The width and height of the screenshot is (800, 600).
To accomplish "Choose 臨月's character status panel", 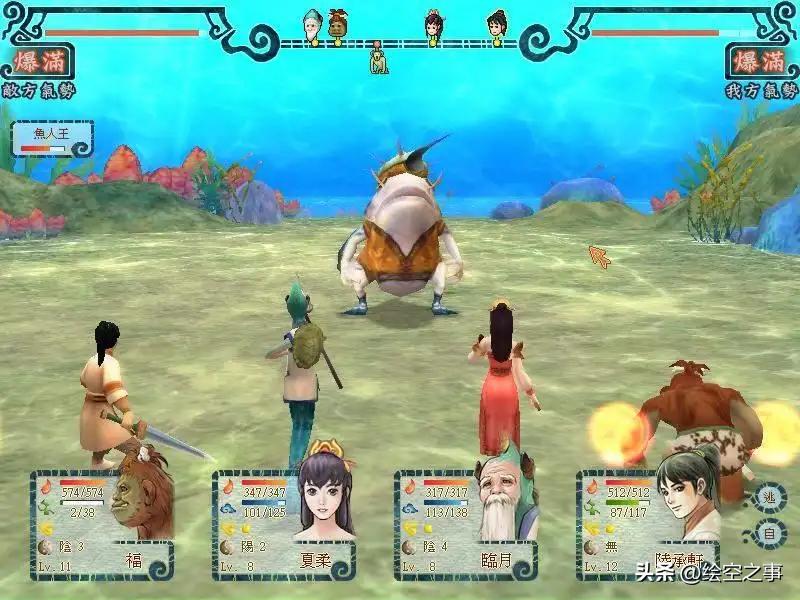I will pos(466,524).
